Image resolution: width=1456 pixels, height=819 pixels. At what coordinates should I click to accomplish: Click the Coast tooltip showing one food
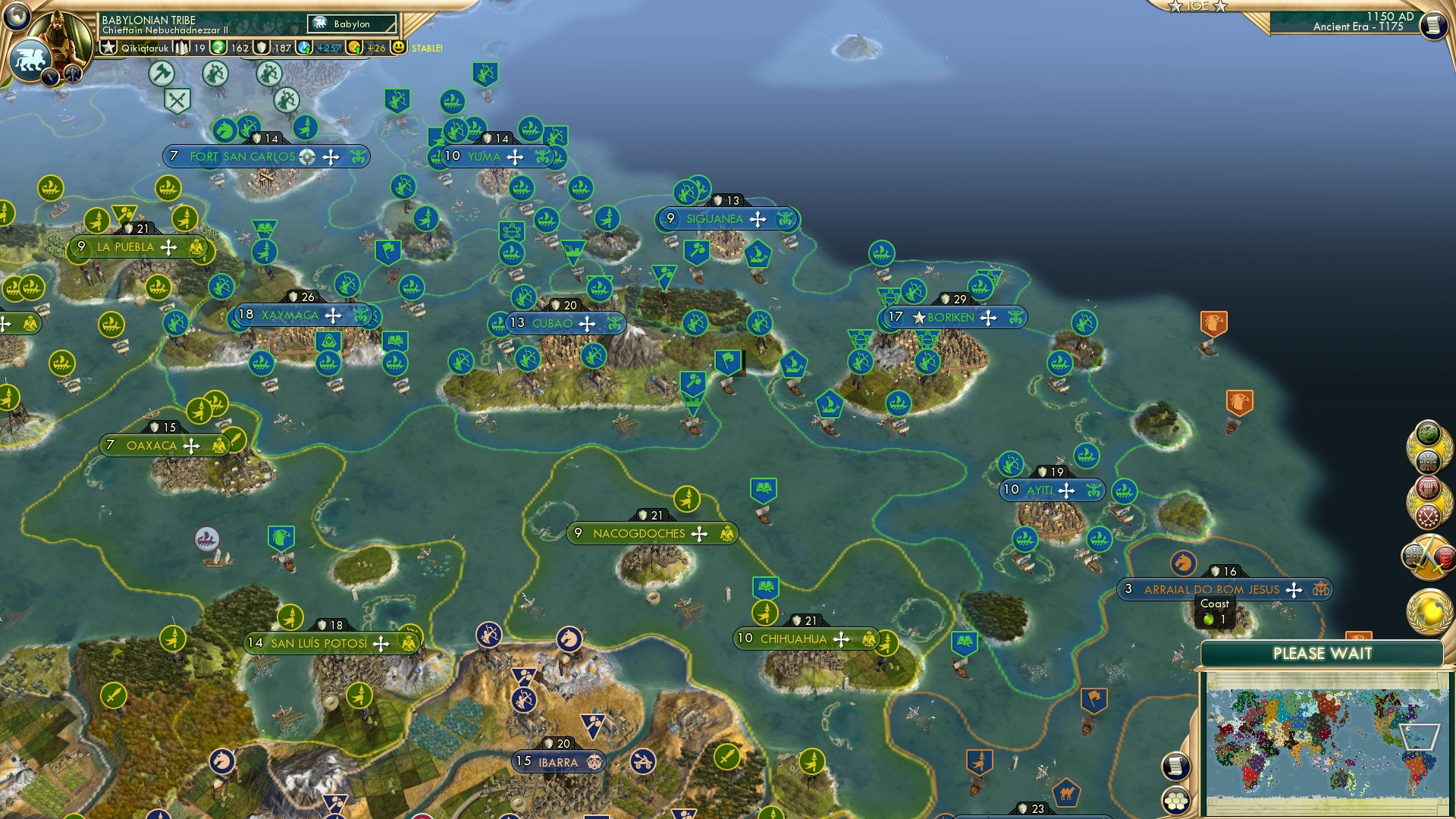pos(1216,610)
